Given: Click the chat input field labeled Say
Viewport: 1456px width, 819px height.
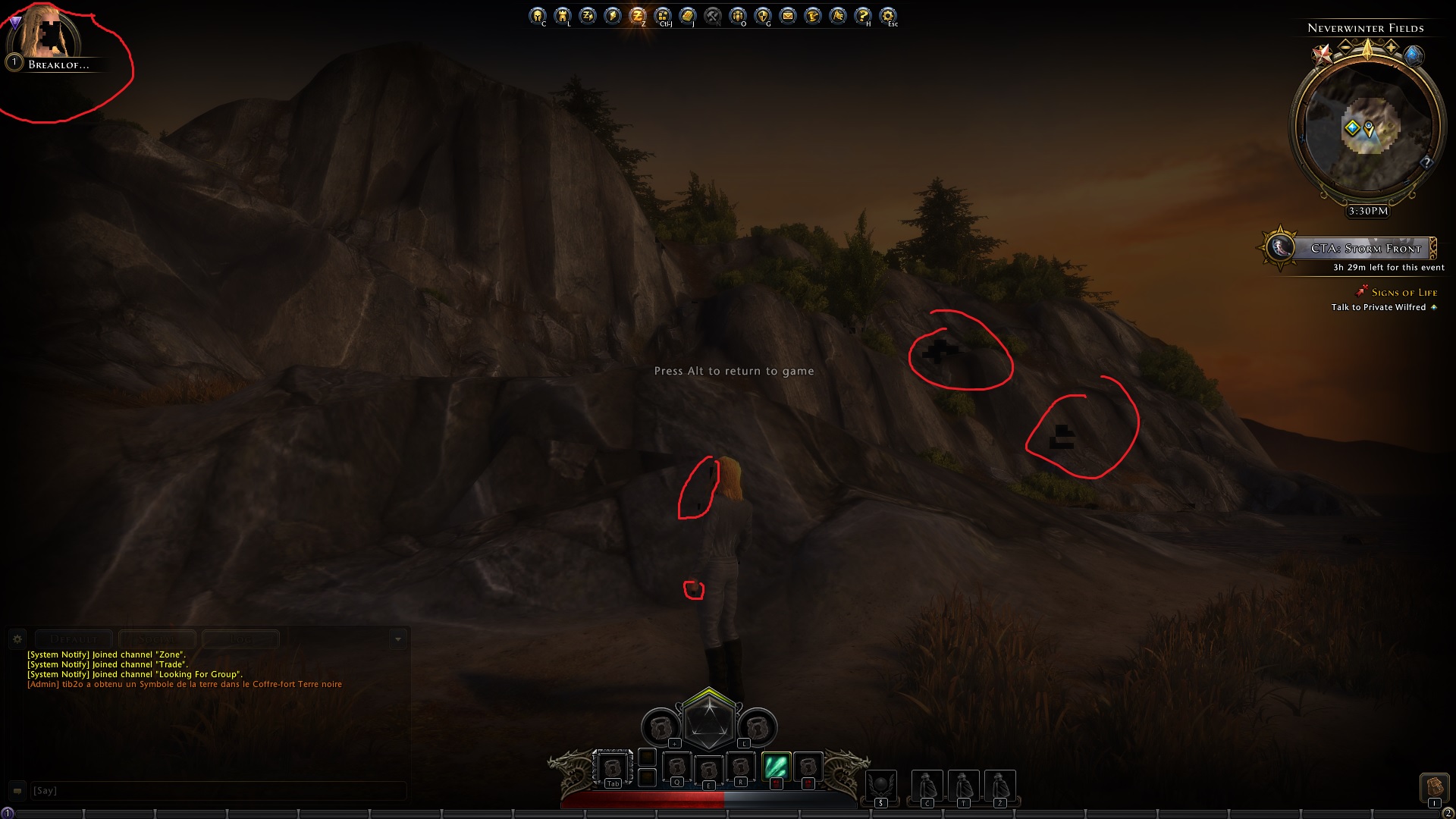Looking at the screenshot, I should coord(216,791).
